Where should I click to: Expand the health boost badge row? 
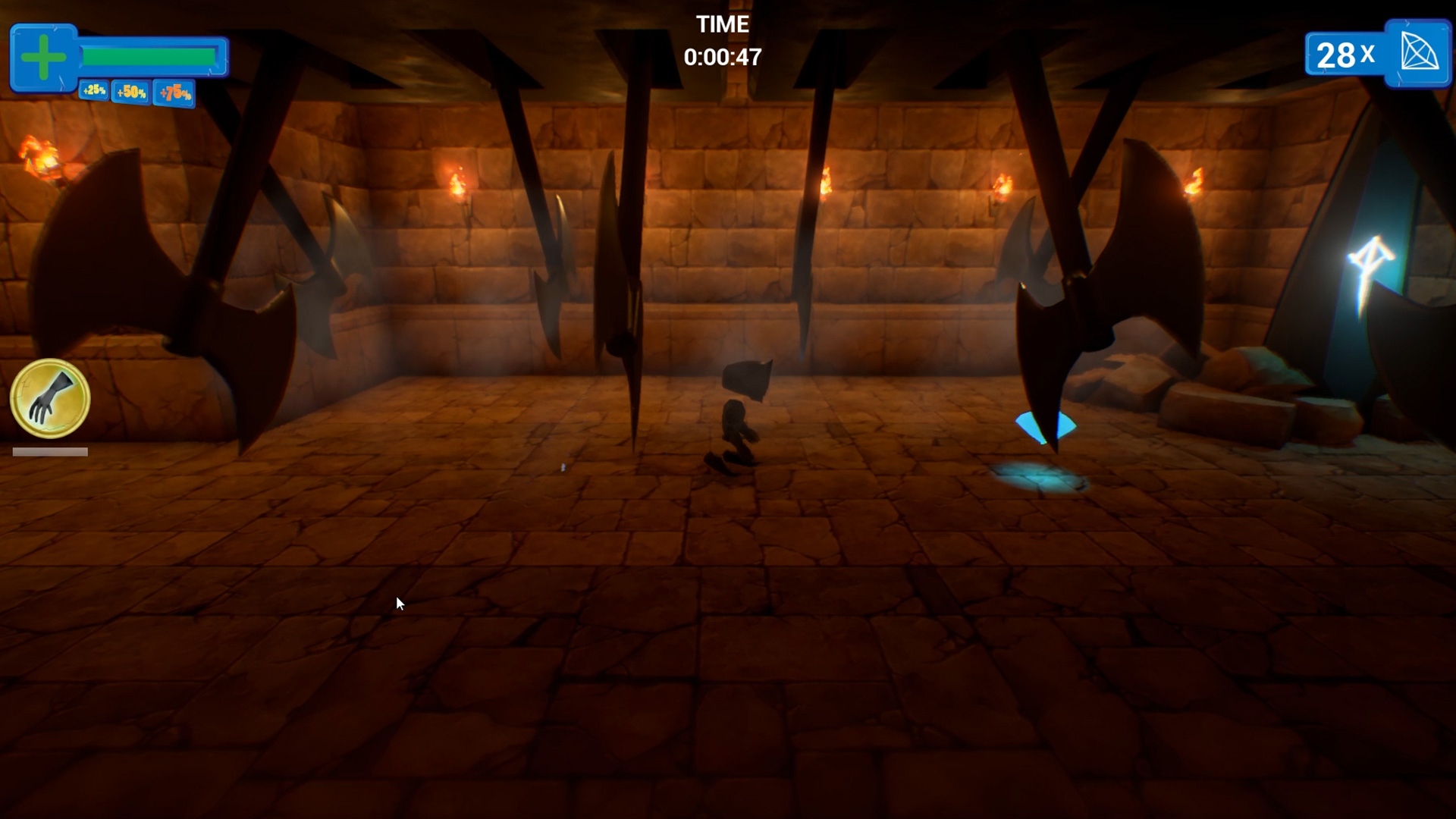133,93
